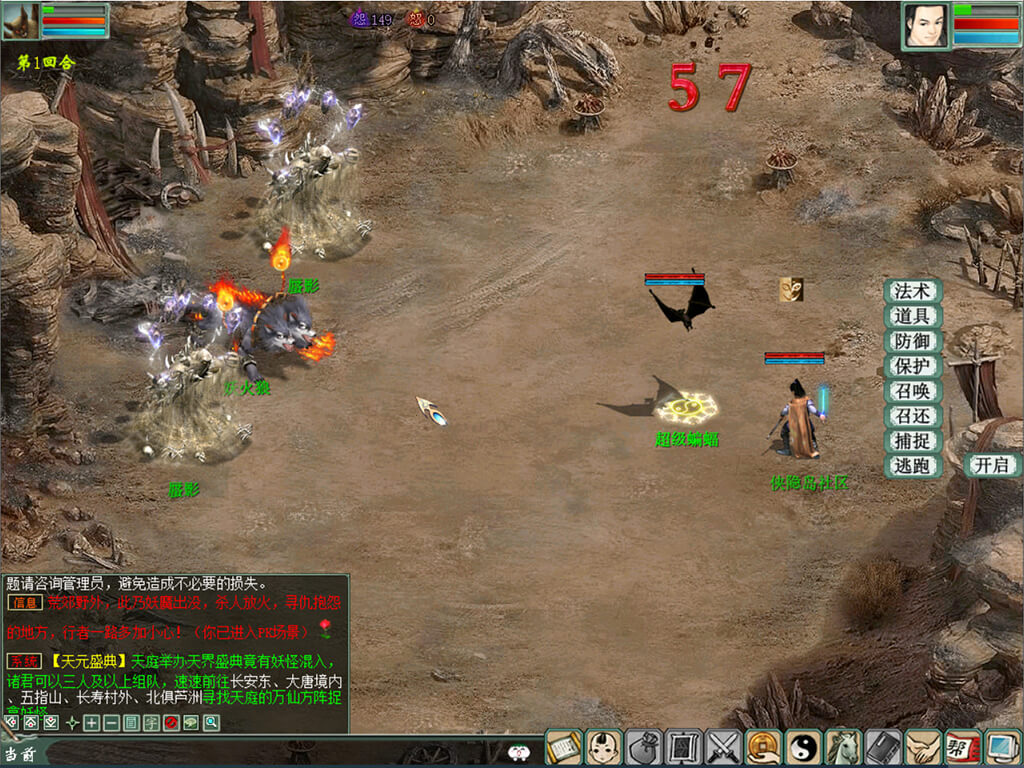Select the 防御 defend command

pyautogui.click(x=912, y=341)
